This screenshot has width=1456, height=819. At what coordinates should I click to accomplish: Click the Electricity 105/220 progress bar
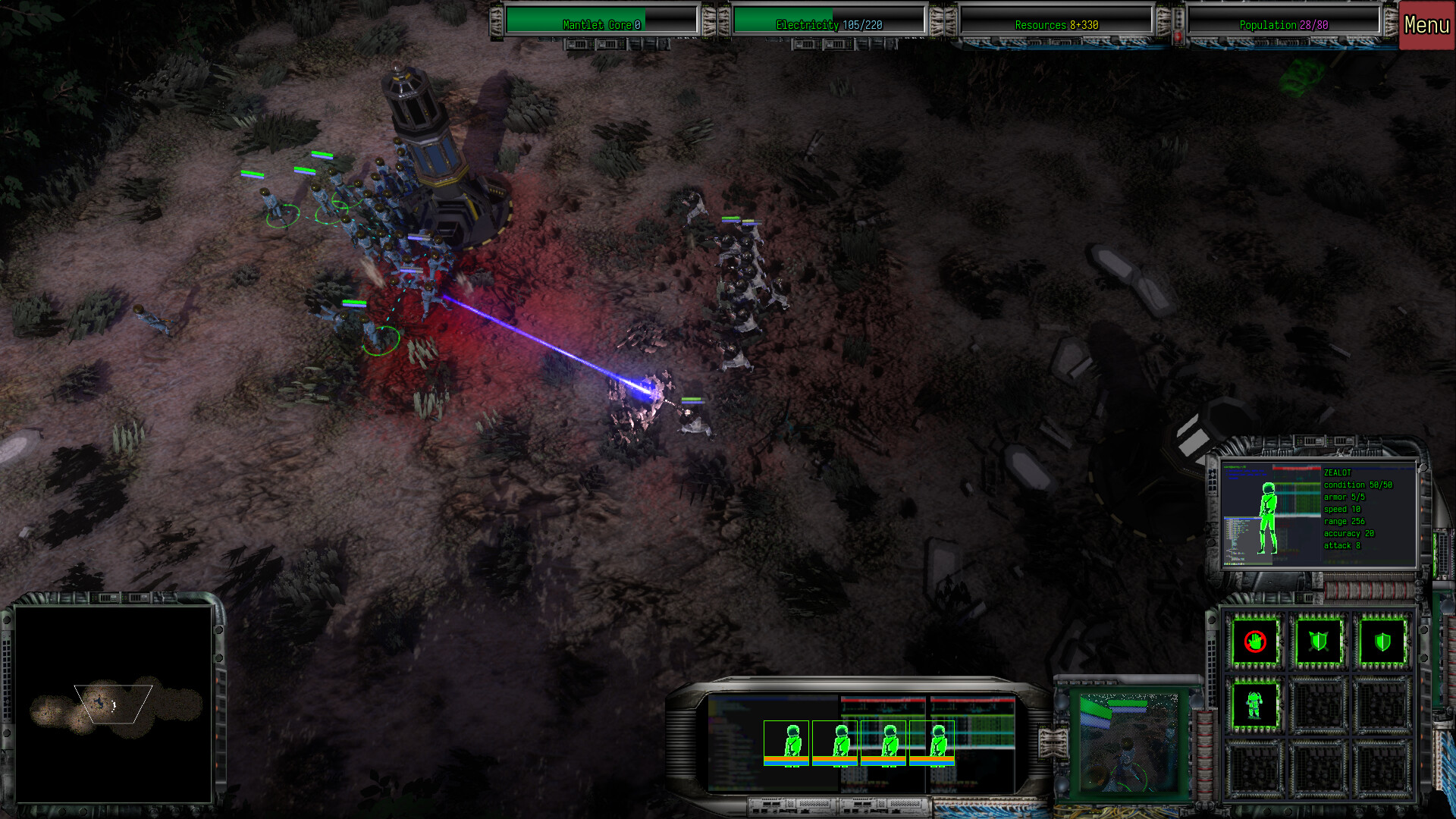tap(829, 24)
